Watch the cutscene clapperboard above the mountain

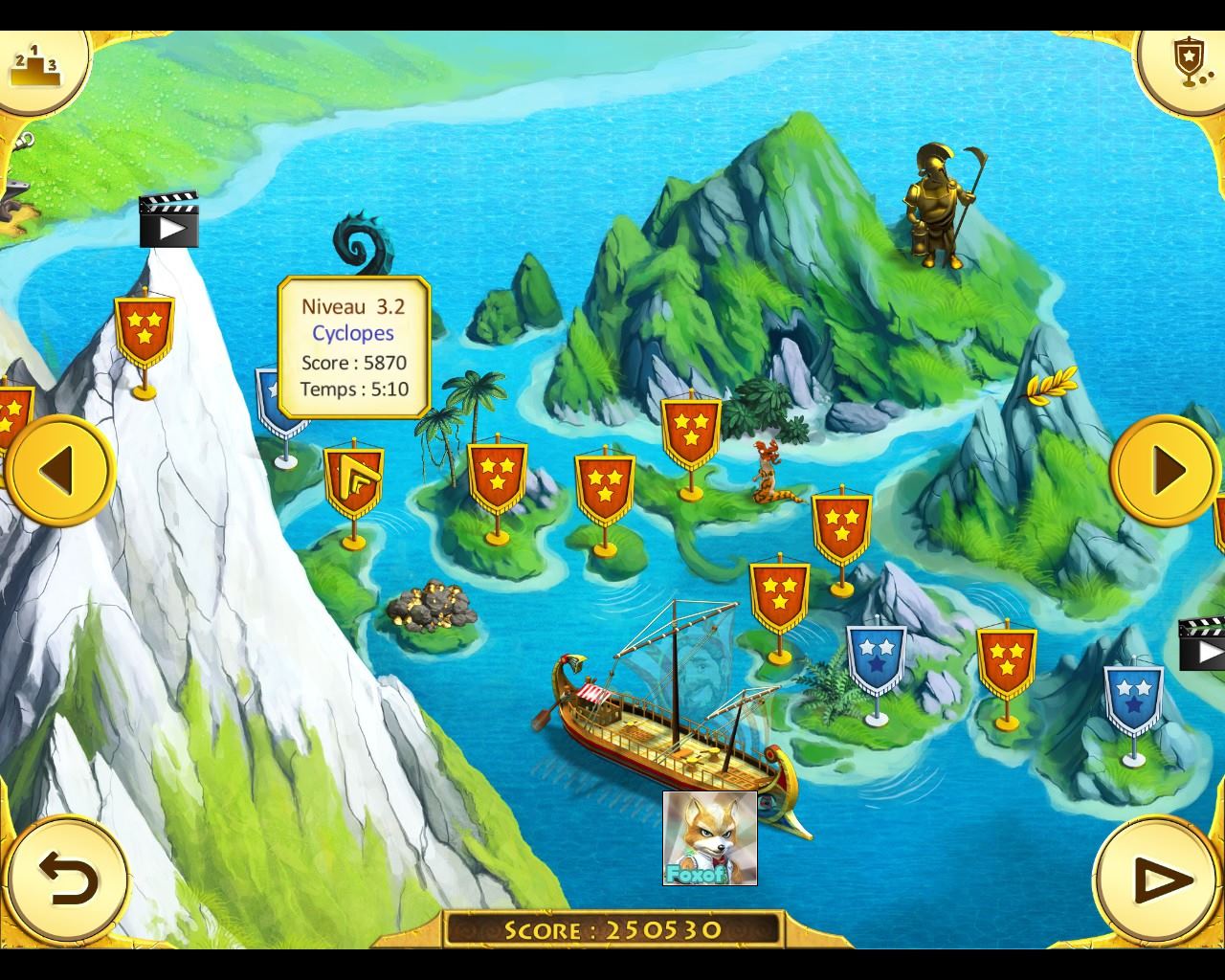(x=168, y=220)
